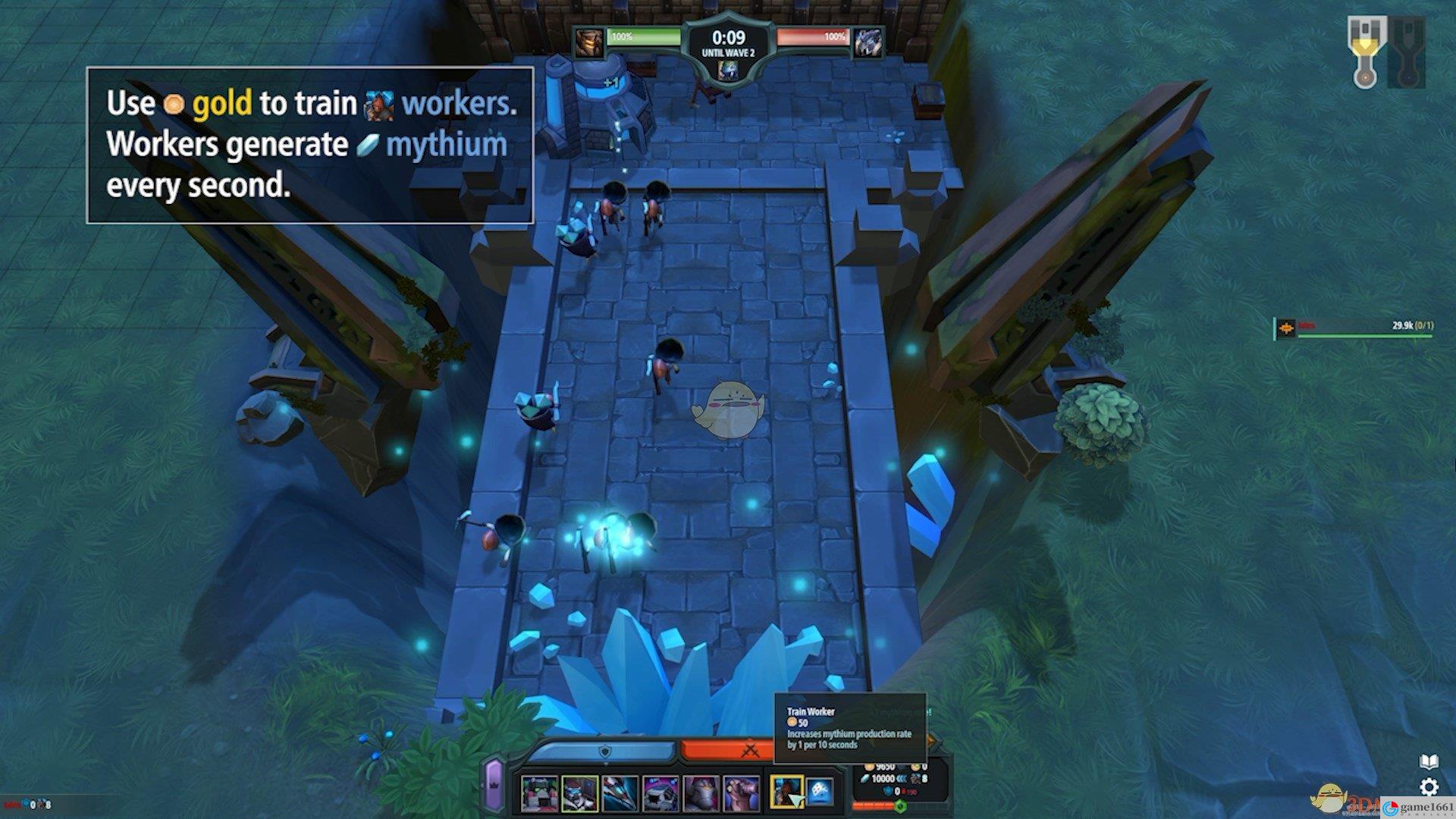Click the left king portrait at top
This screenshot has width=1456, height=819.
click(588, 42)
